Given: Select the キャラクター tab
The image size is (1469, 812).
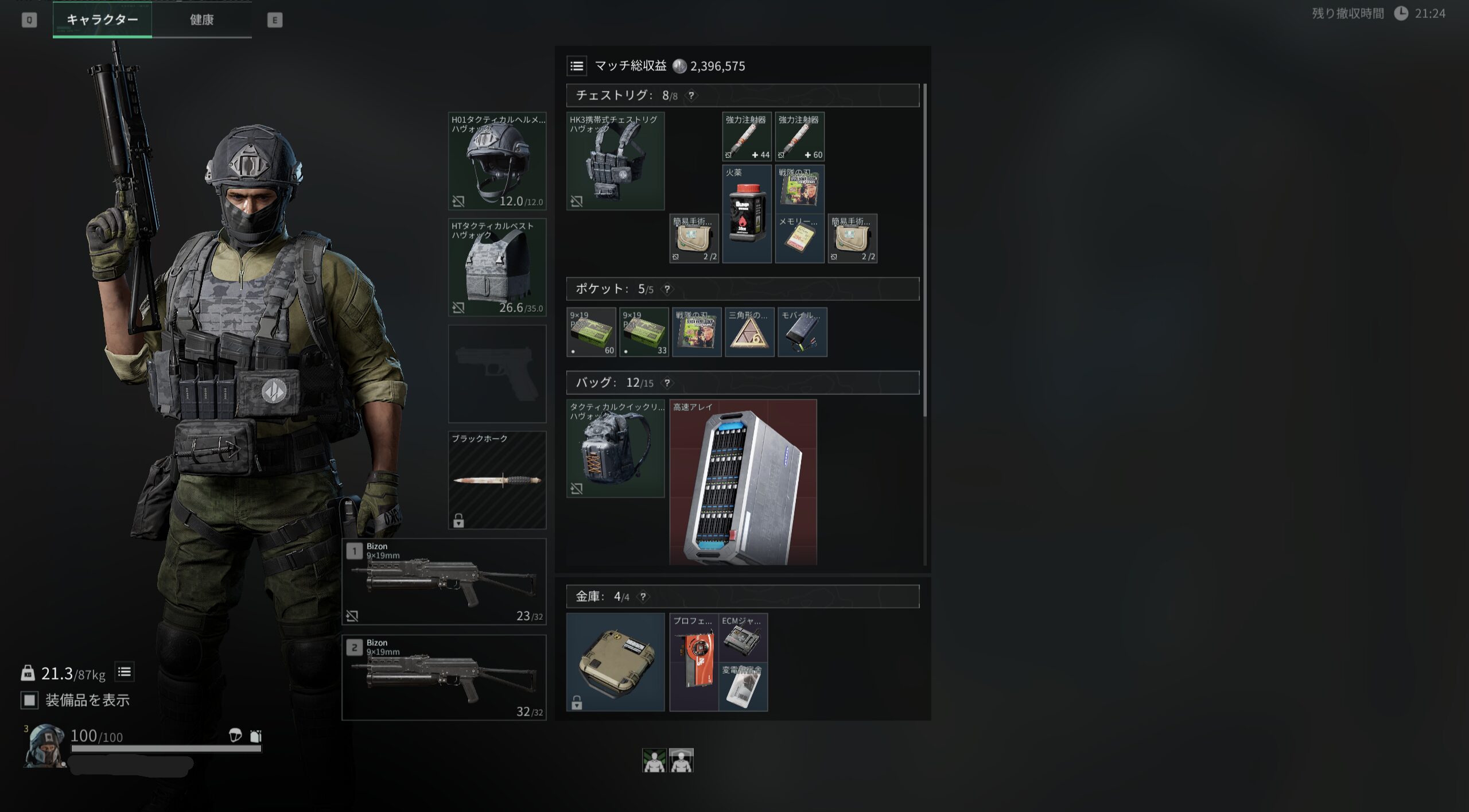Looking at the screenshot, I should [102, 20].
